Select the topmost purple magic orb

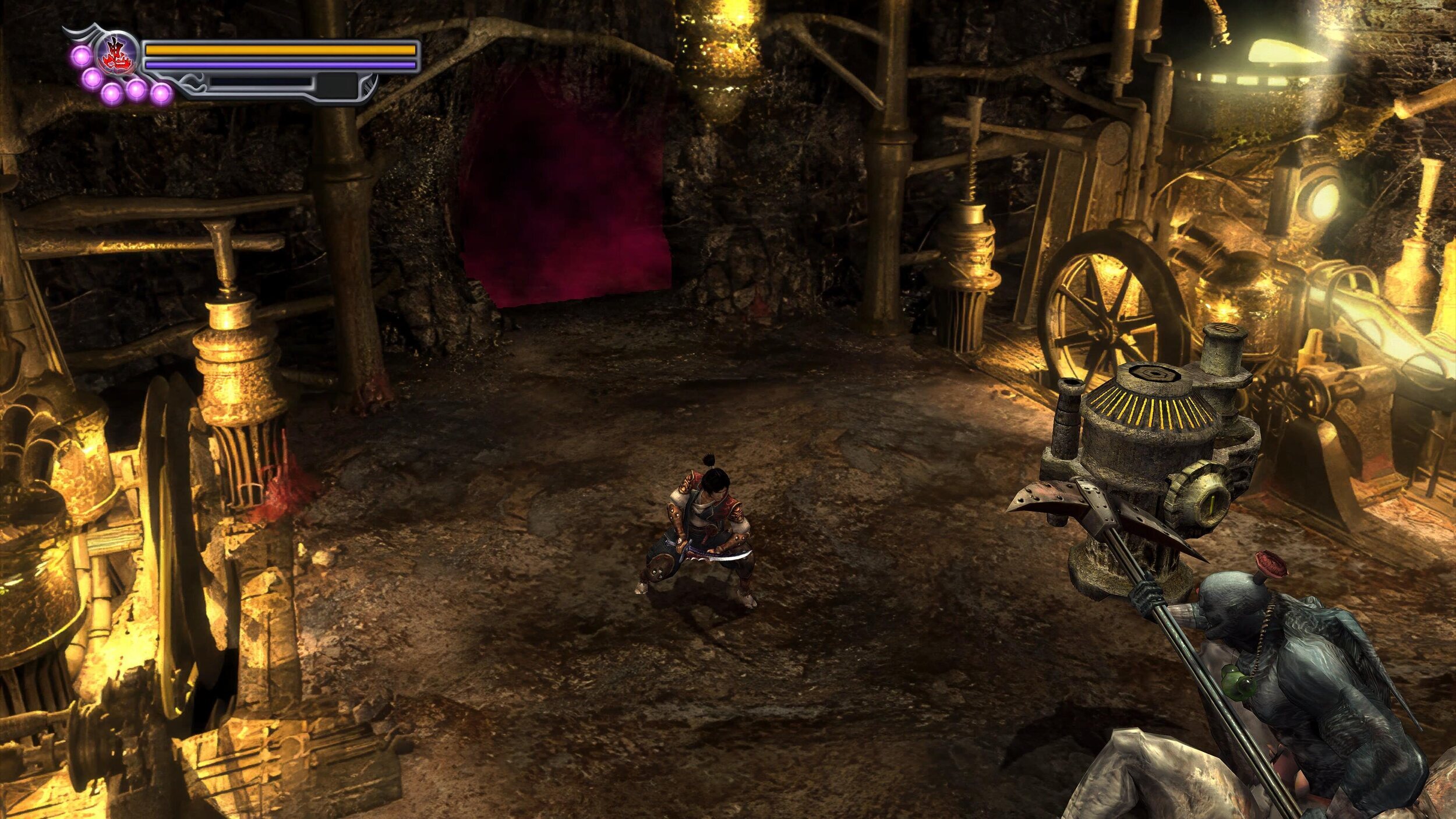[80, 55]
